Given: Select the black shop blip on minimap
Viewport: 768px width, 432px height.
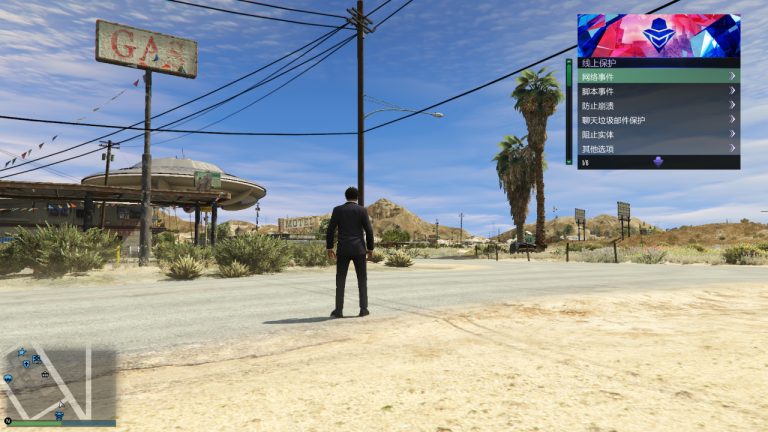Looking at the screenshot, I should point(45,374).
